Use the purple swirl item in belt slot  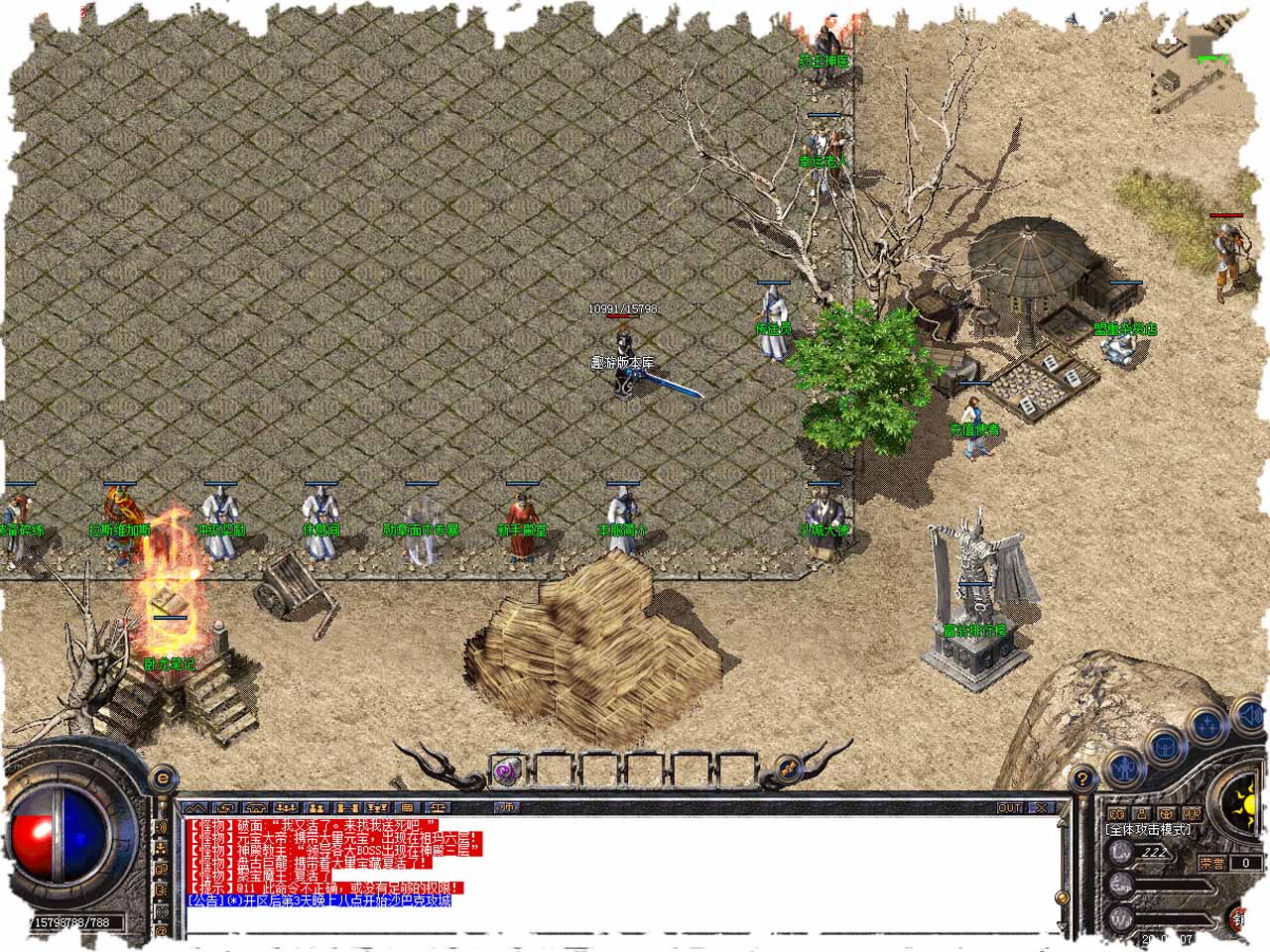coord(507,770)
